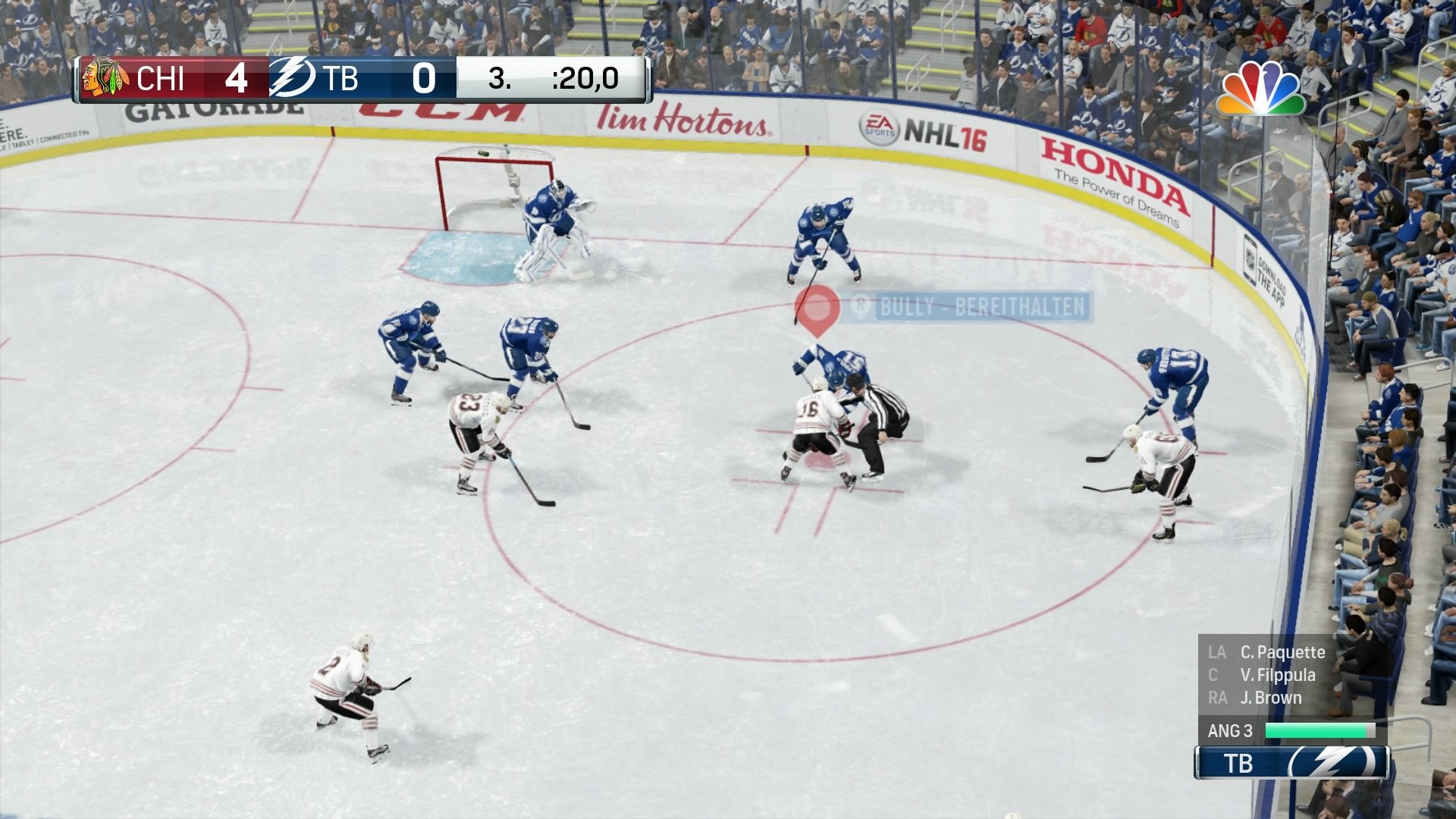Select the CHI team label on the scoreboard
The width and height of the screenshot is (1456, 819).
(162, 78)
